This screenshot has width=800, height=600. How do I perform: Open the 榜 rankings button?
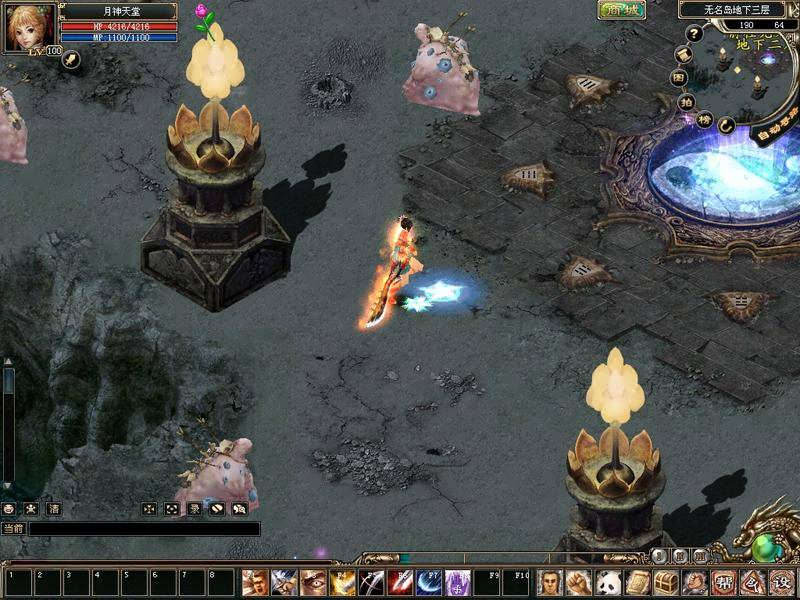(x=704, y=120)
